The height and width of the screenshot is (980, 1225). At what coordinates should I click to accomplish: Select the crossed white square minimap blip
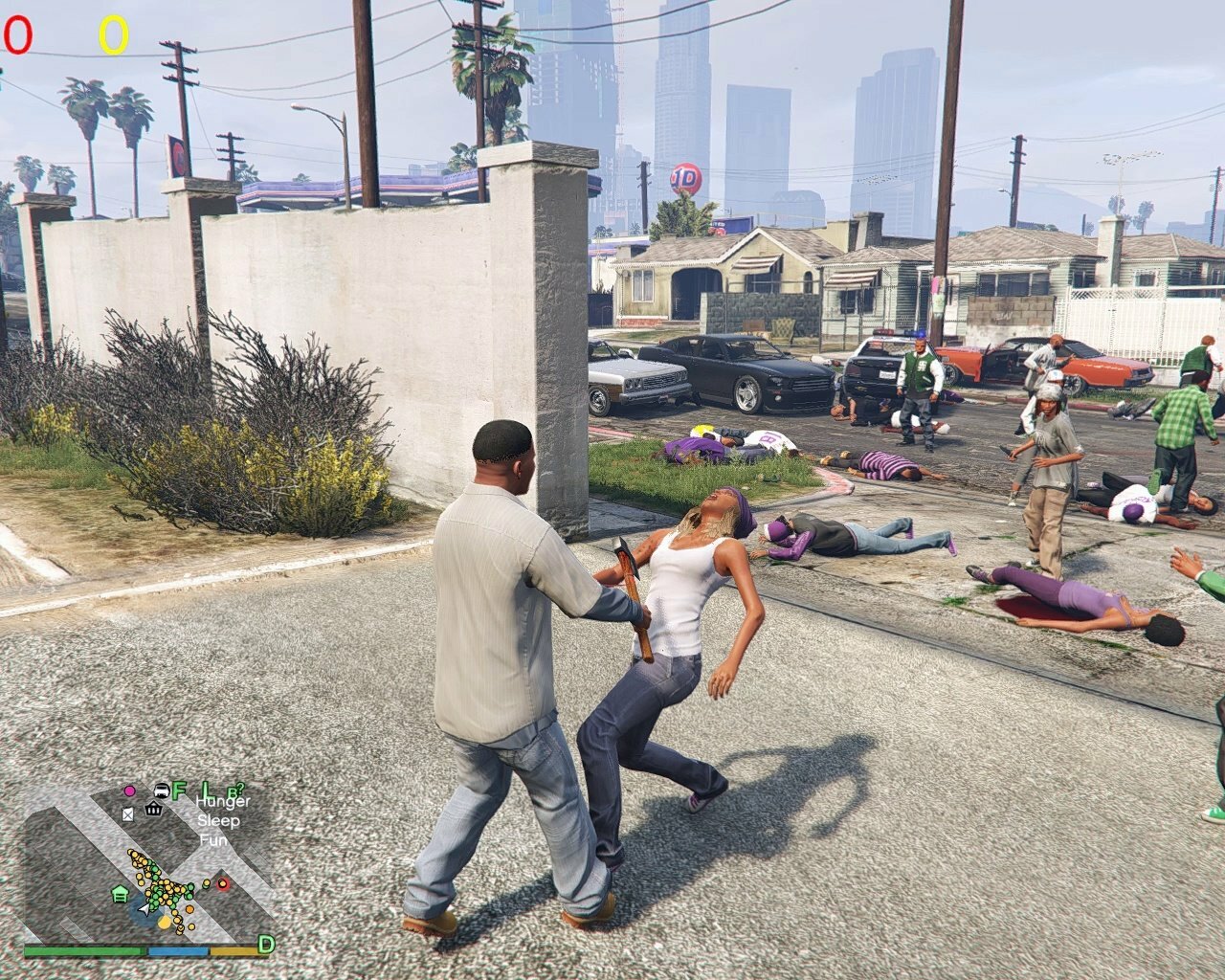coord(128,813)
